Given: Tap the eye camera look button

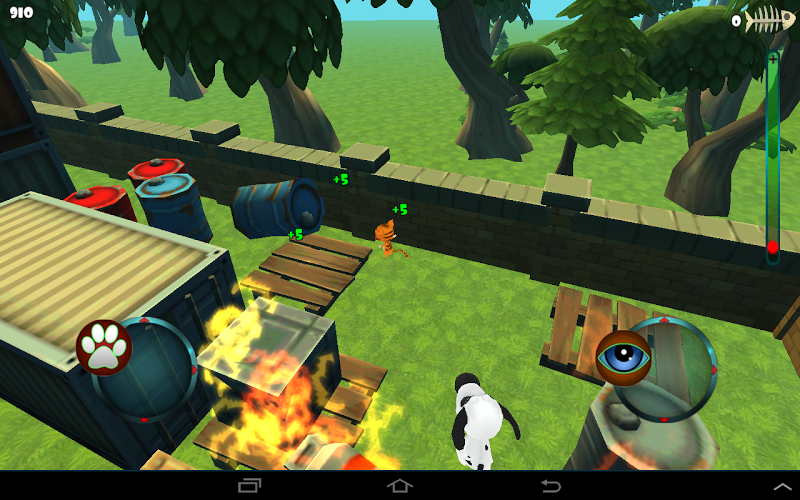Looking at the screenshot, I should coord(624,357).
